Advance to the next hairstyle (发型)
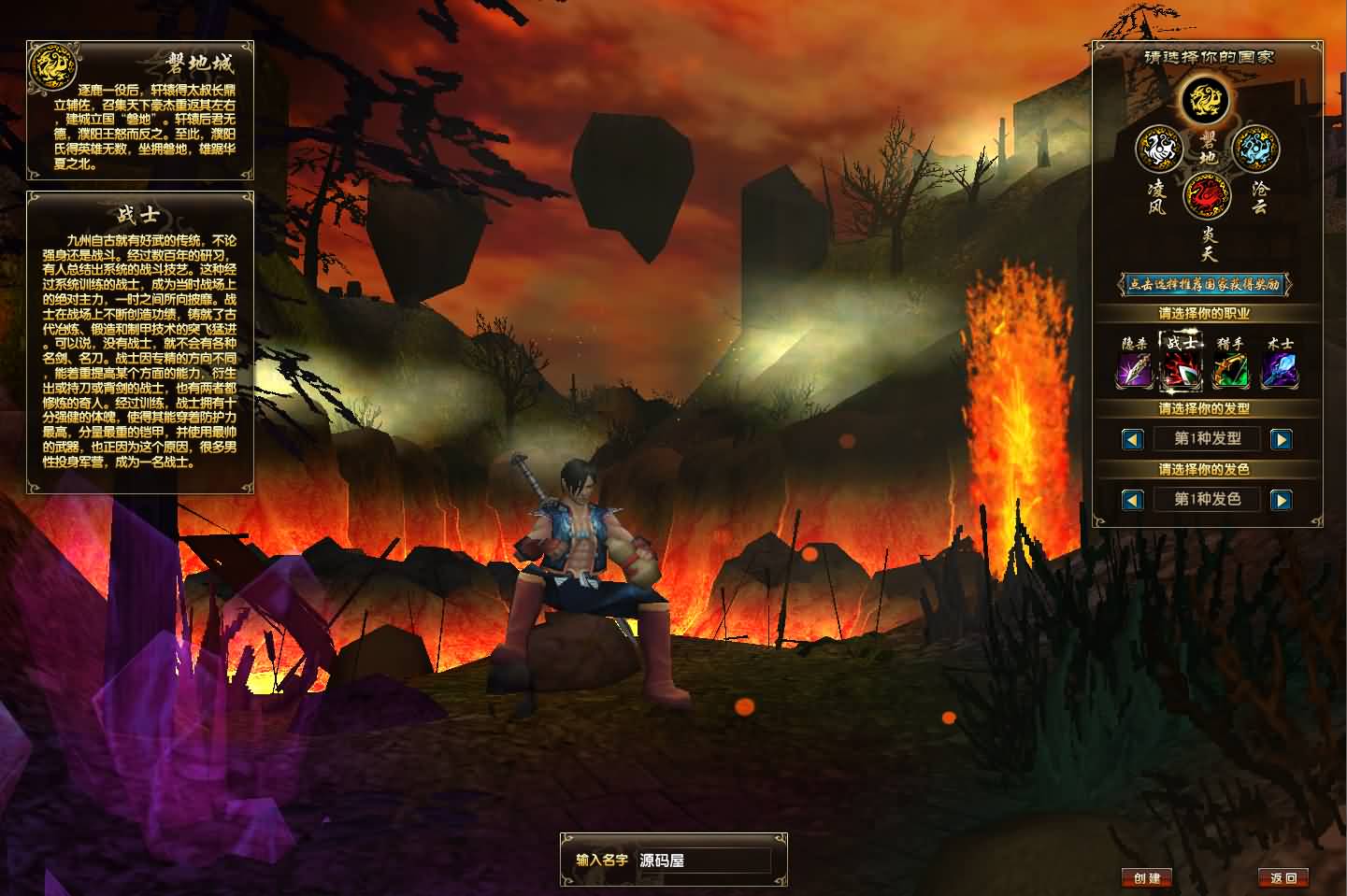The height and width of the screenshot is (896, 1347). pos(1281,439)
